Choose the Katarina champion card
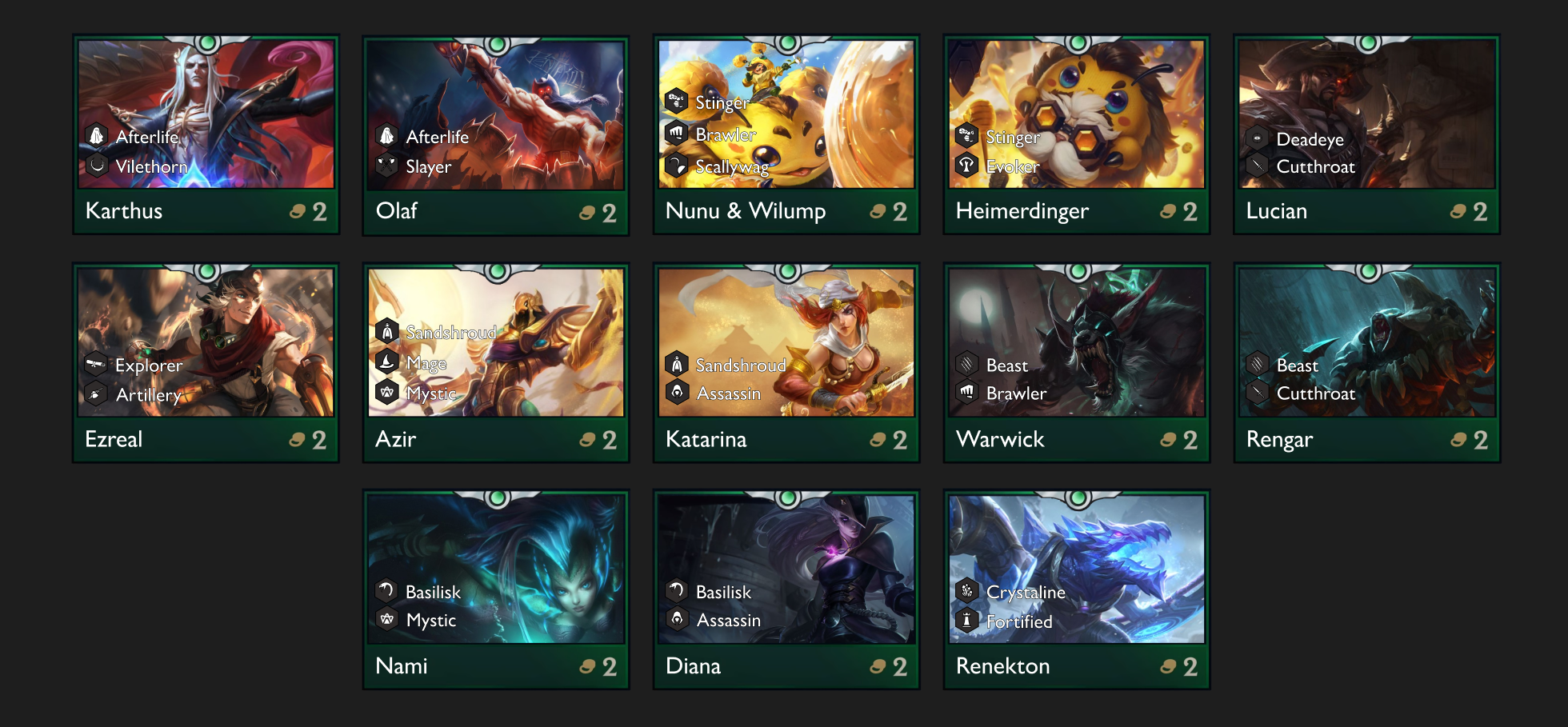 pyautogui.click(x=786, y=362)
